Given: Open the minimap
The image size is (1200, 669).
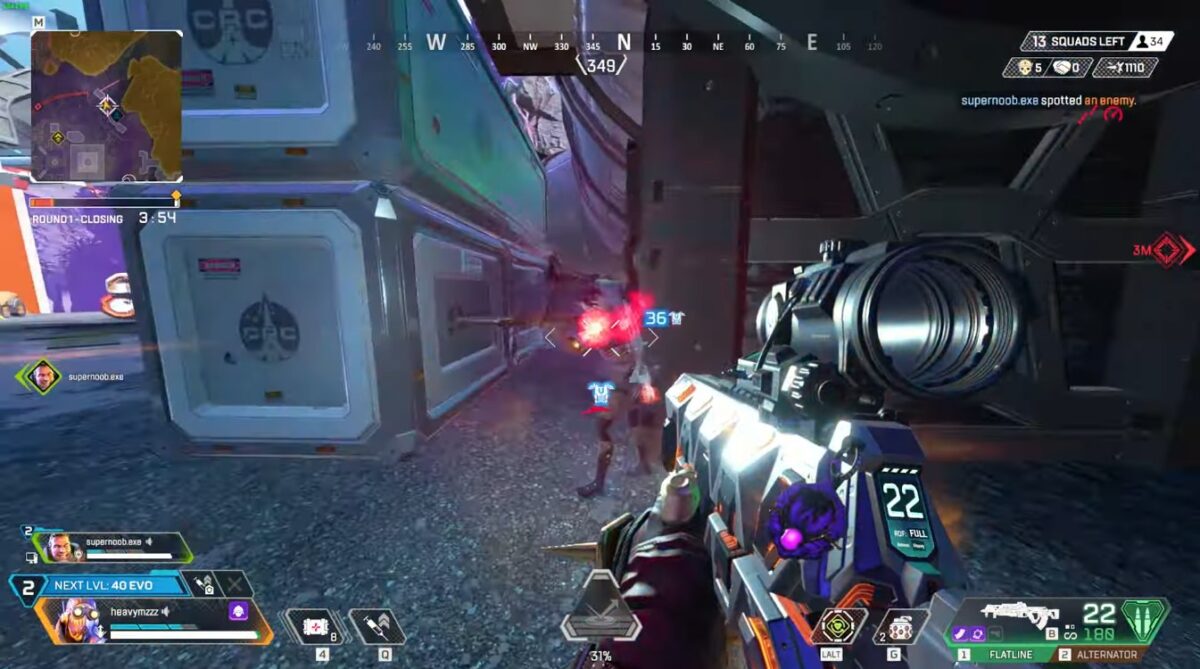Looking at the screenshot, I should (x=106, y=105).
